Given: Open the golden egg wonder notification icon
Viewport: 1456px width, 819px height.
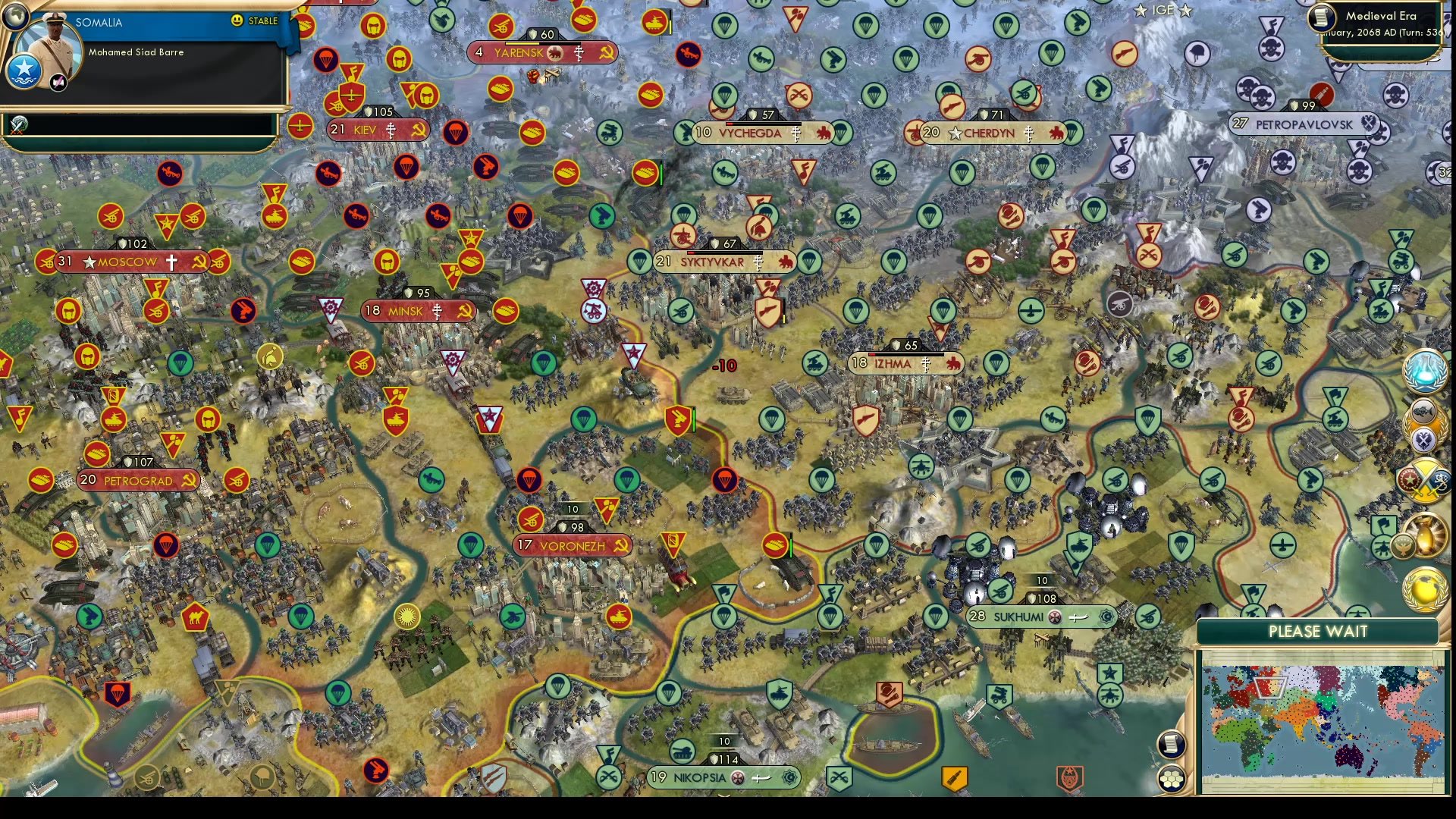Looking at the screenshot, I should coord(1426,535).
